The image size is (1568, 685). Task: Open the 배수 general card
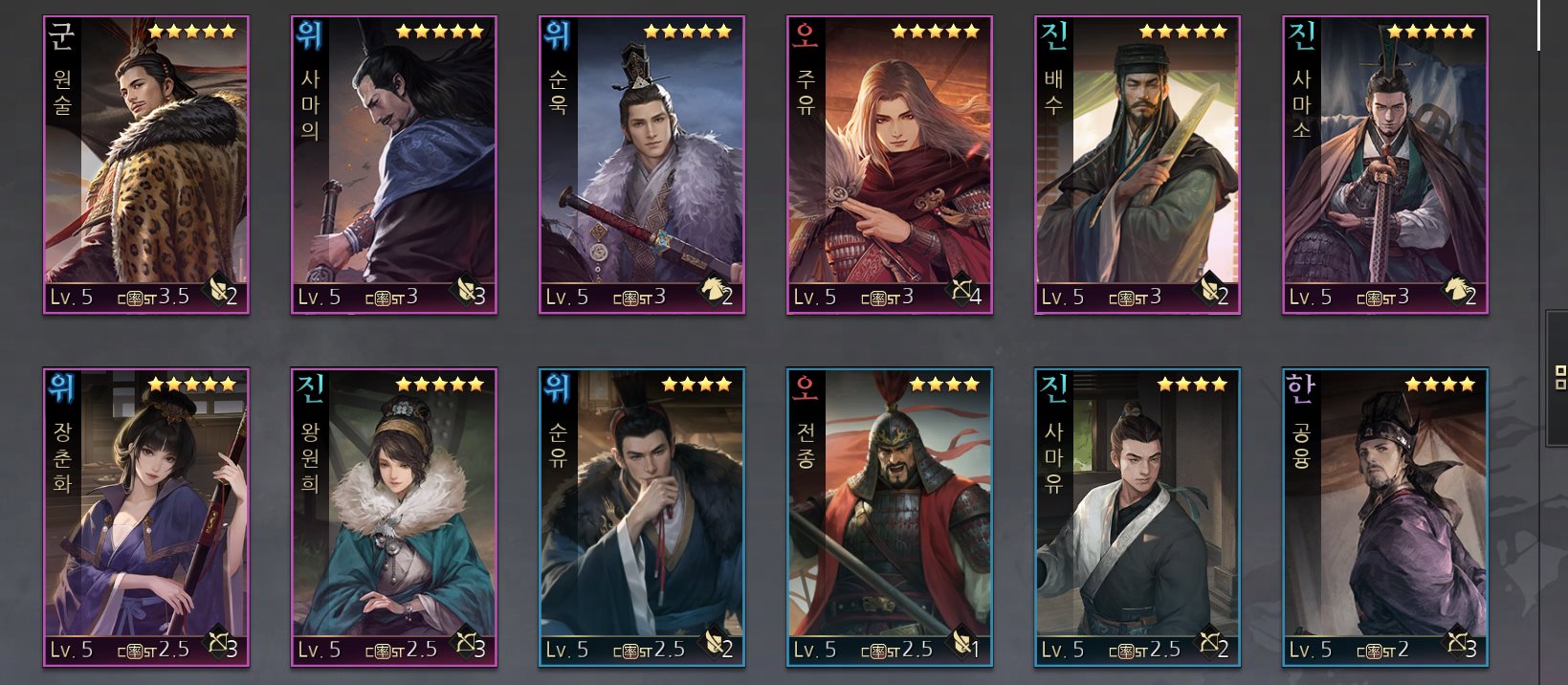(x=1137, y=165)
